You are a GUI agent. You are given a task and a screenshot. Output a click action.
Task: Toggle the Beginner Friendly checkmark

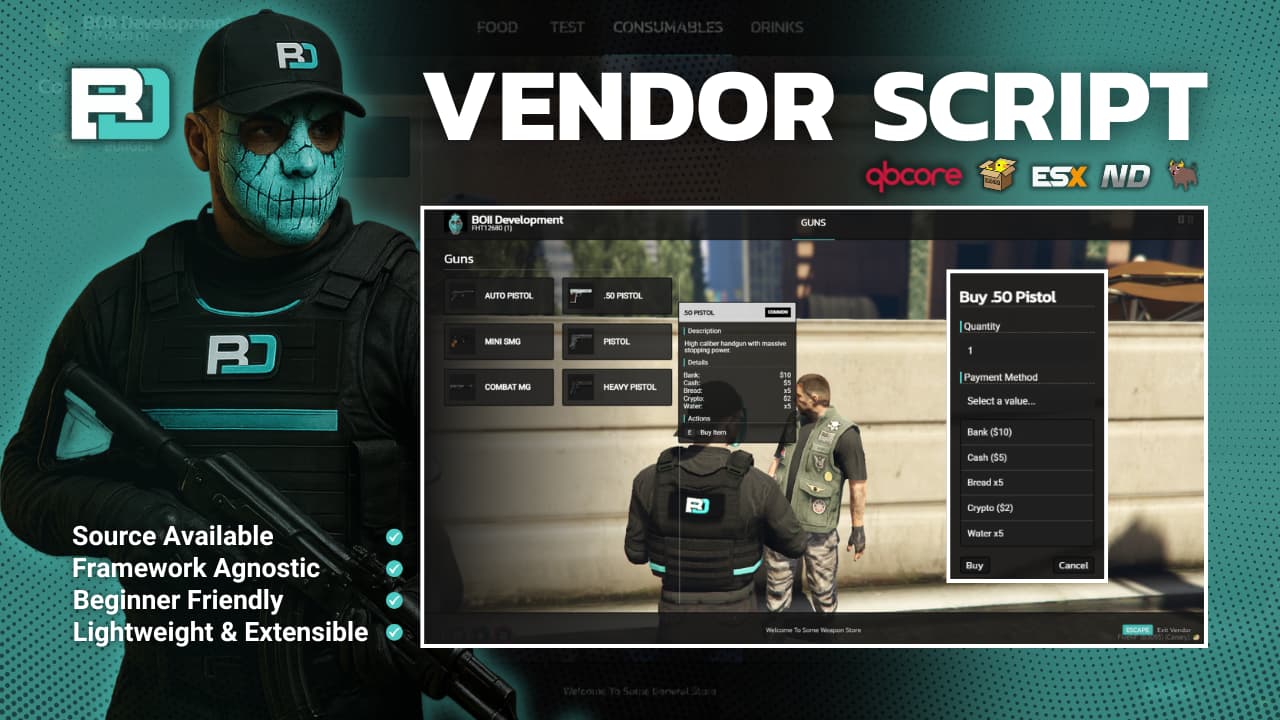tap(392, 600)
